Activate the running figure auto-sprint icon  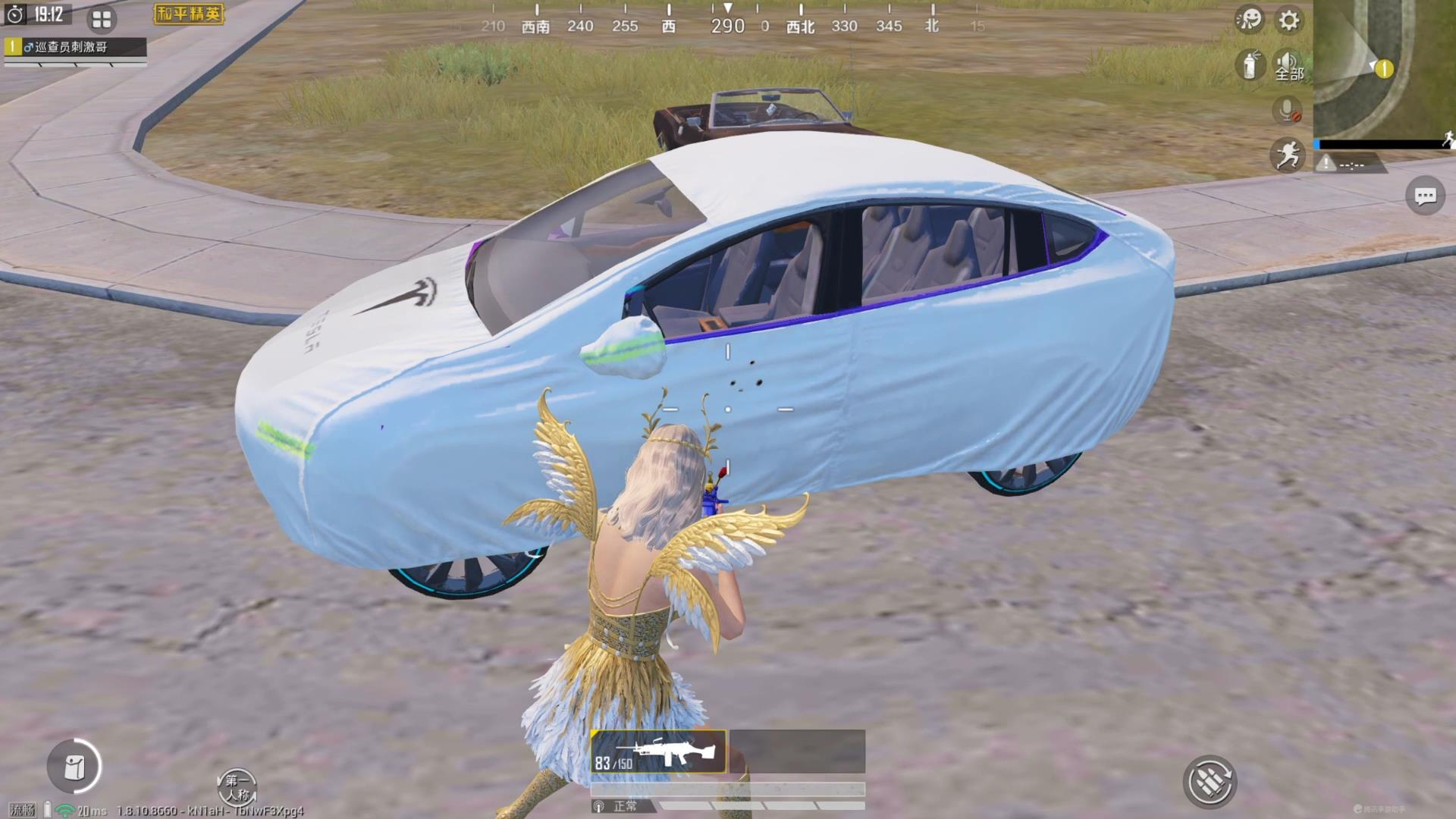pyautogui.click(x=1287, y=155)
